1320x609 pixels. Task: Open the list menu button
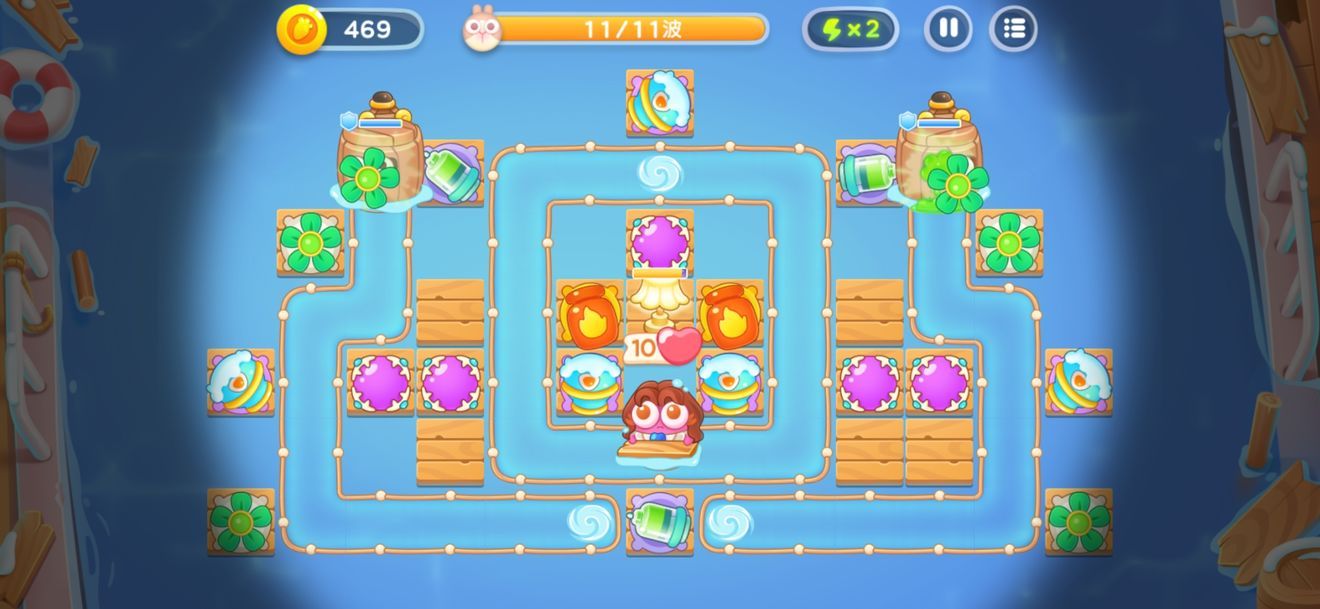tap(1013, 29)
